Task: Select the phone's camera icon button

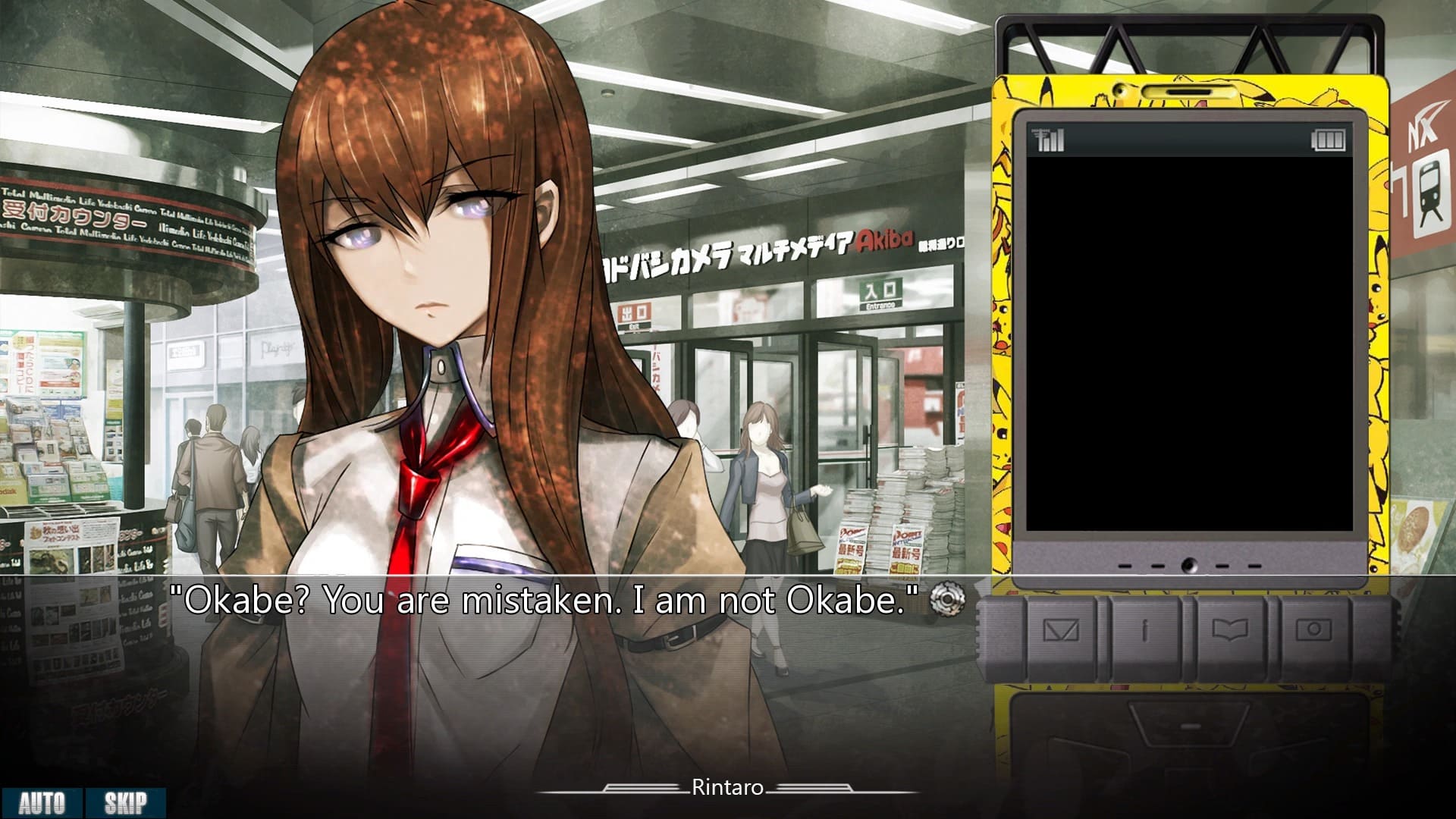Action: point(1314,631)
